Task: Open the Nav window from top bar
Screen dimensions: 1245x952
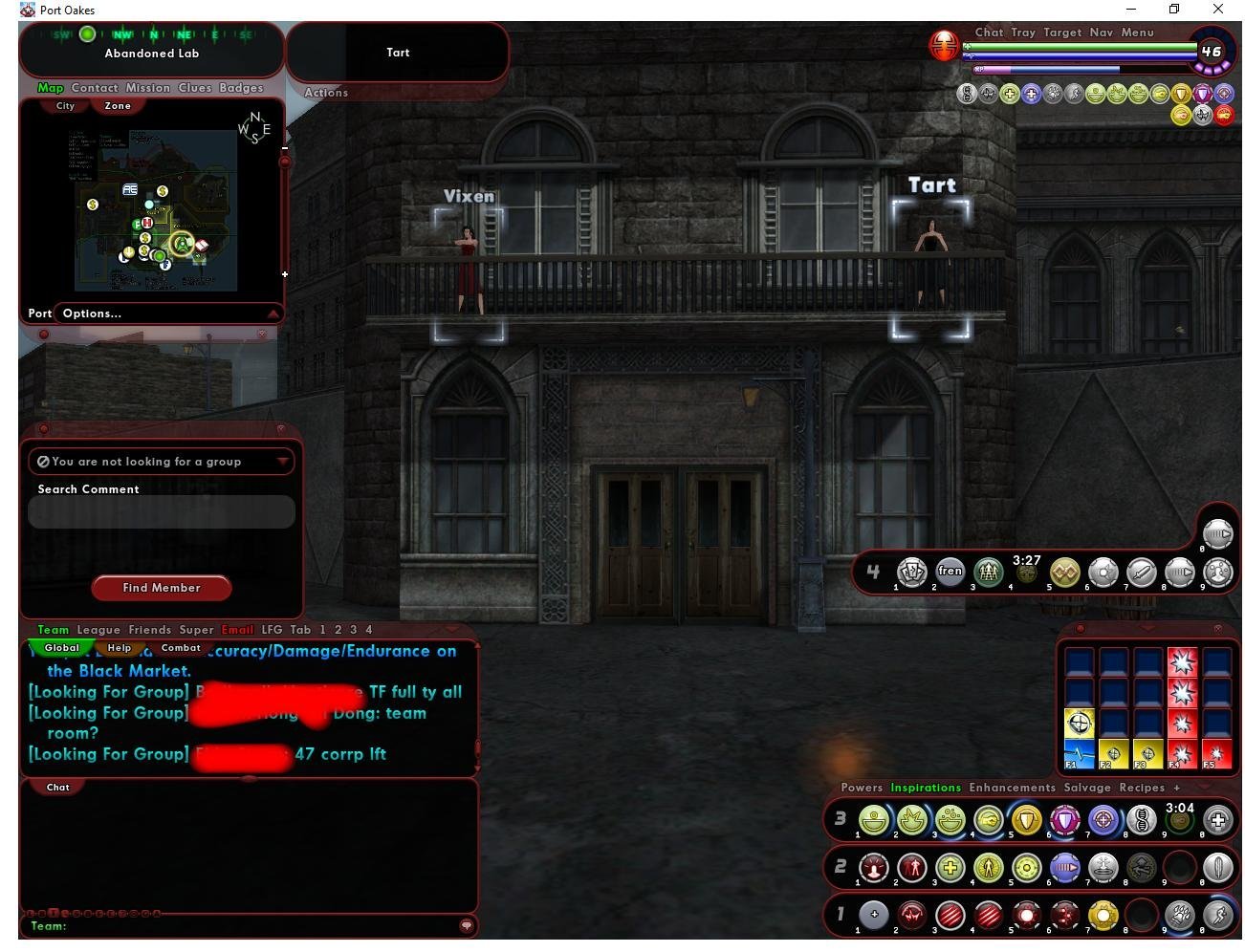Action: pos(1101,32)
